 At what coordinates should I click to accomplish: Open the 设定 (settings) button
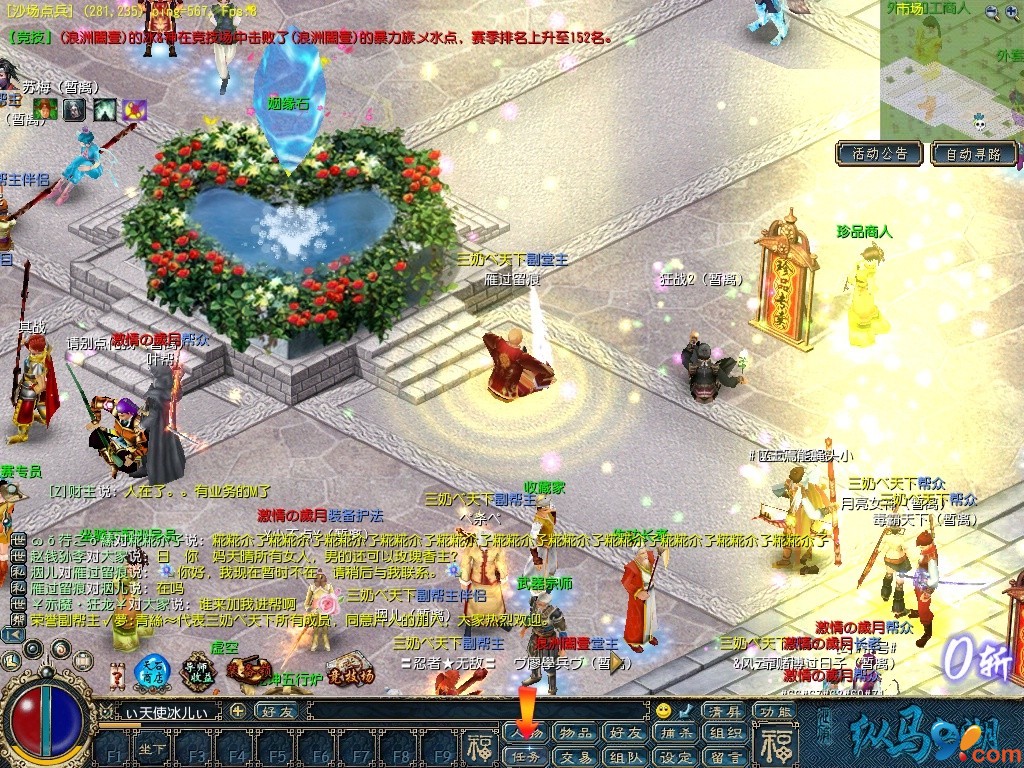(x=676, y=757)
